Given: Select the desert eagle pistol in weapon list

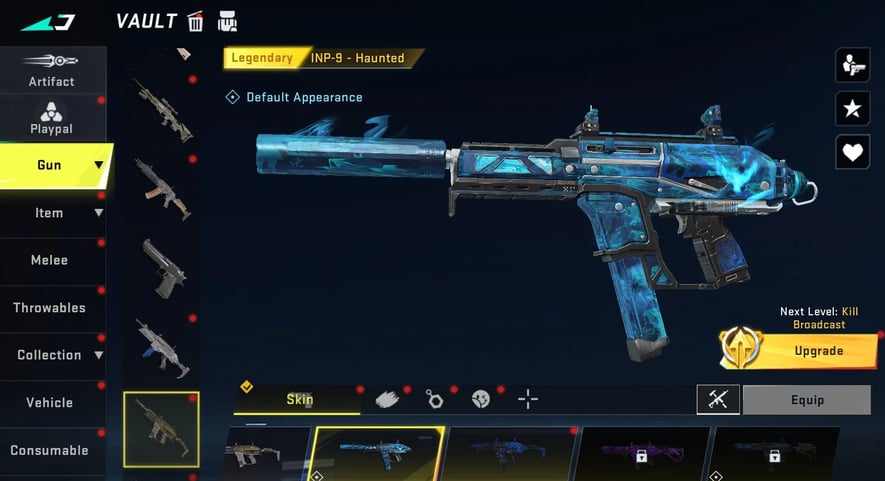Looking at the screenshot, I should tap(160, 266).
